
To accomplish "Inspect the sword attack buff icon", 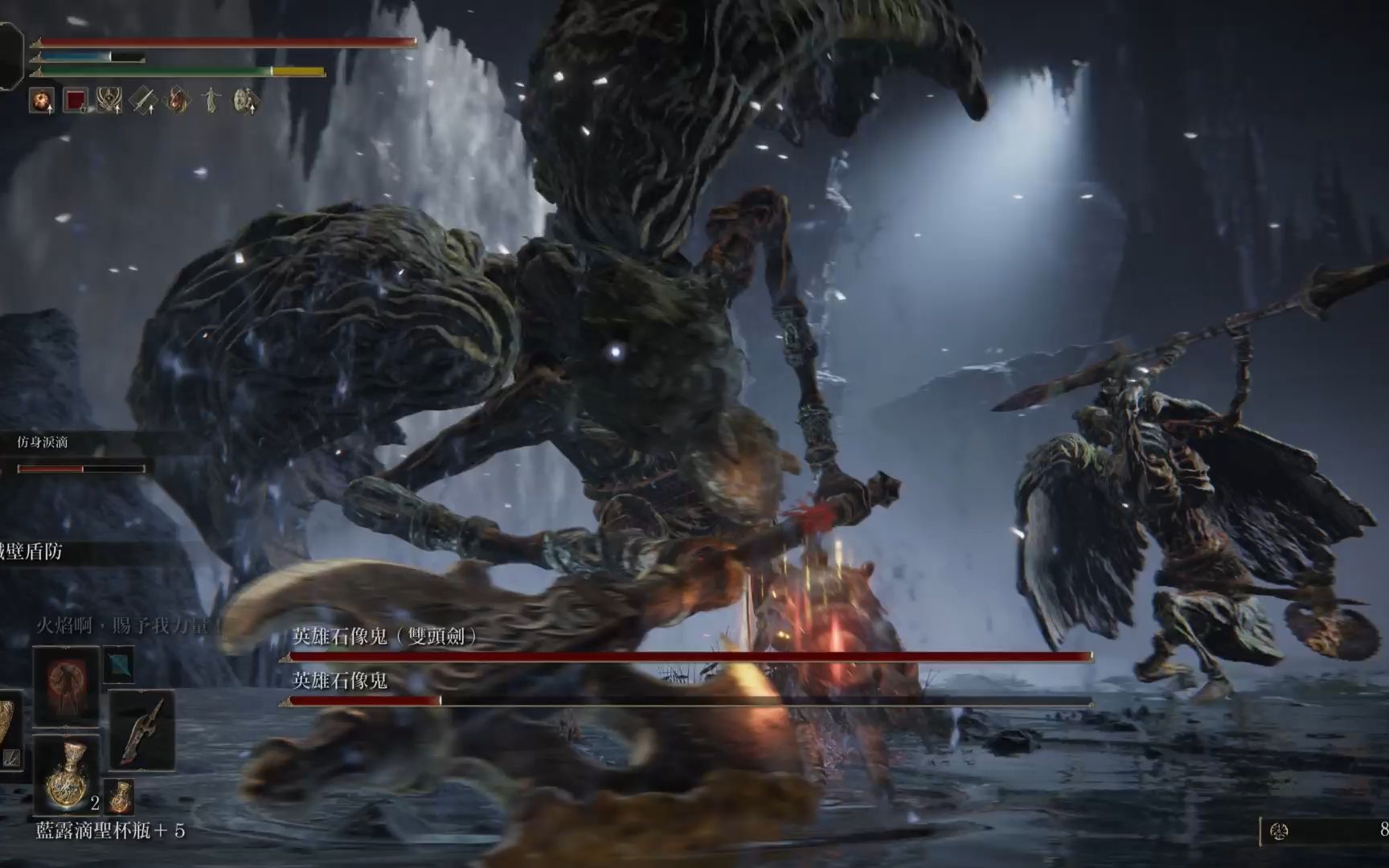I will (x=143, y=100).
